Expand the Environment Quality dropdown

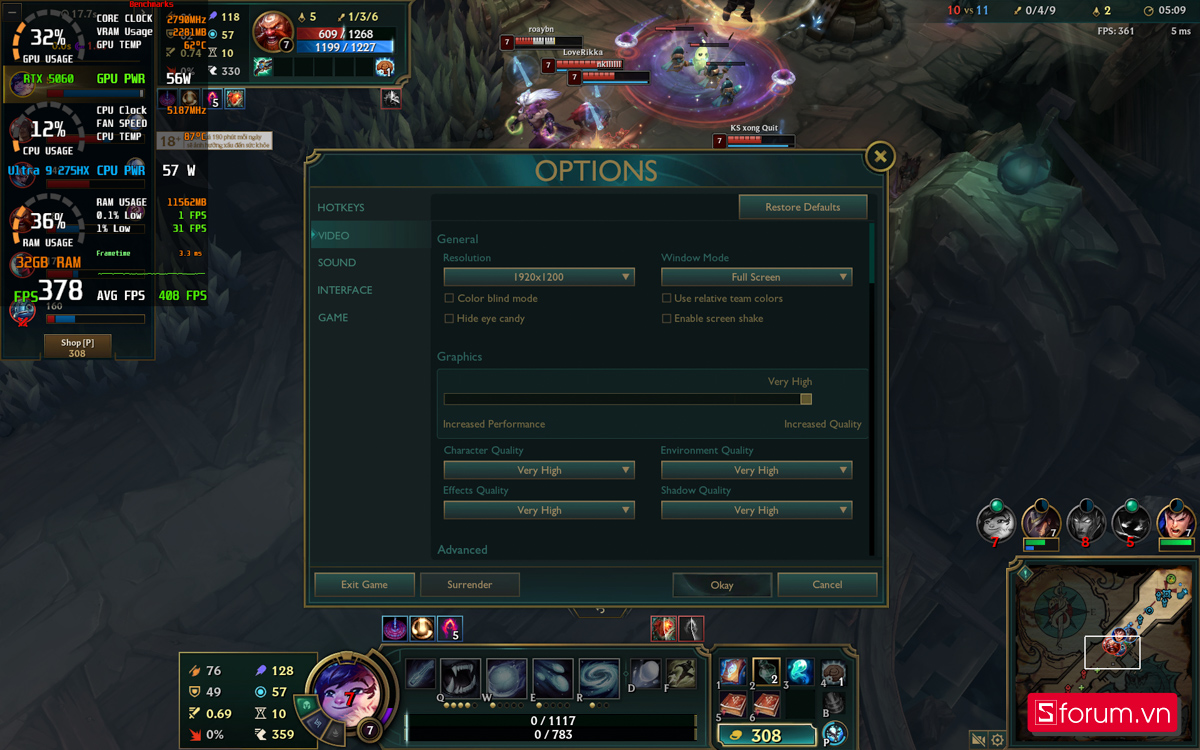tap(756, 470)
